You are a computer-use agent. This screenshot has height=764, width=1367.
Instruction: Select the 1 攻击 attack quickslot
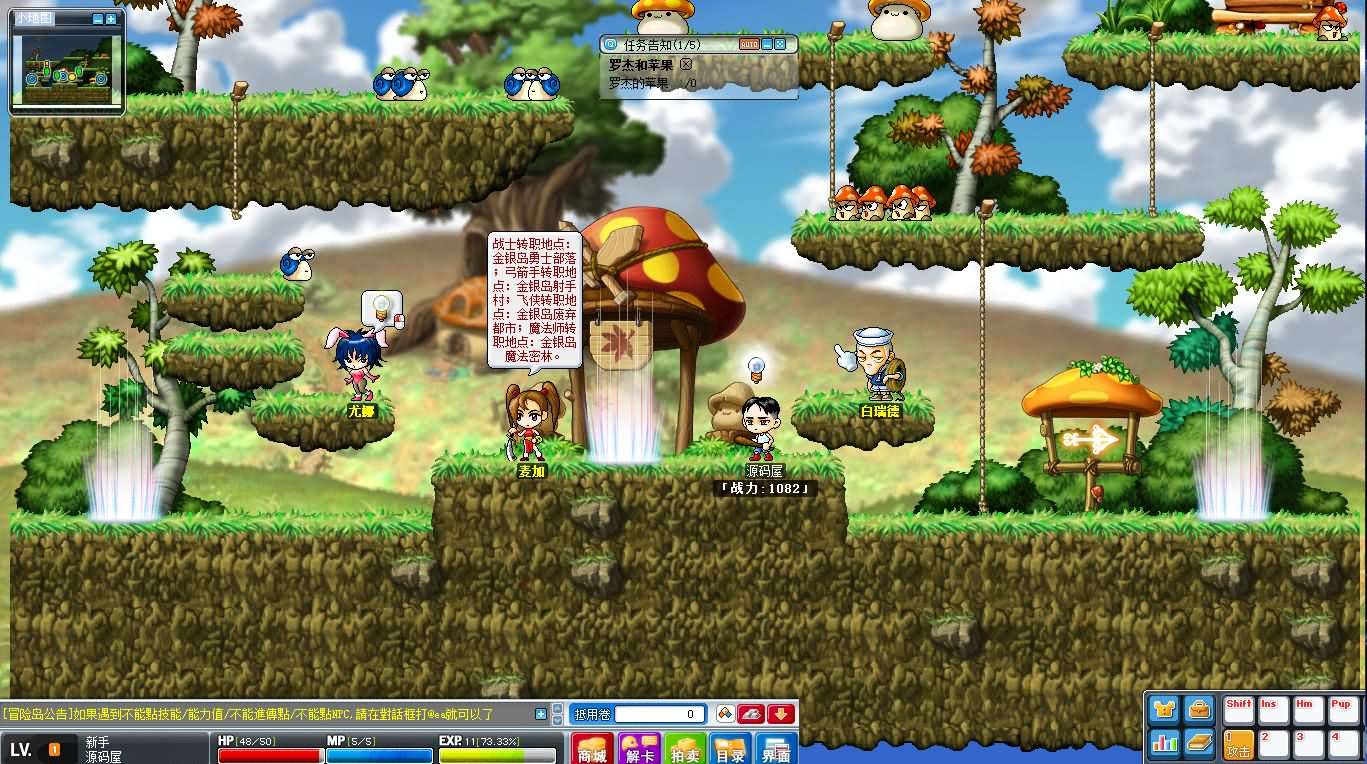1239,745
